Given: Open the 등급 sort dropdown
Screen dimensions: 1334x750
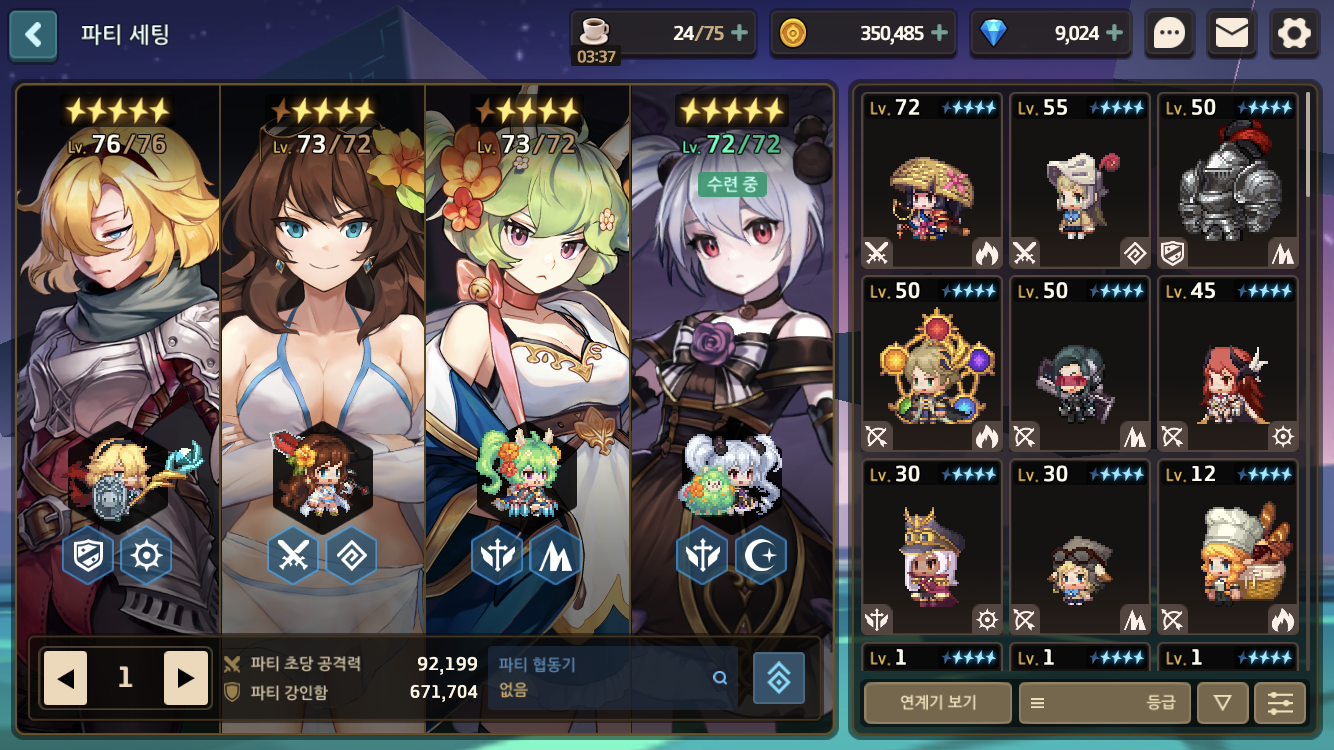Looking at the screenshot, I should coord(1104,702).
